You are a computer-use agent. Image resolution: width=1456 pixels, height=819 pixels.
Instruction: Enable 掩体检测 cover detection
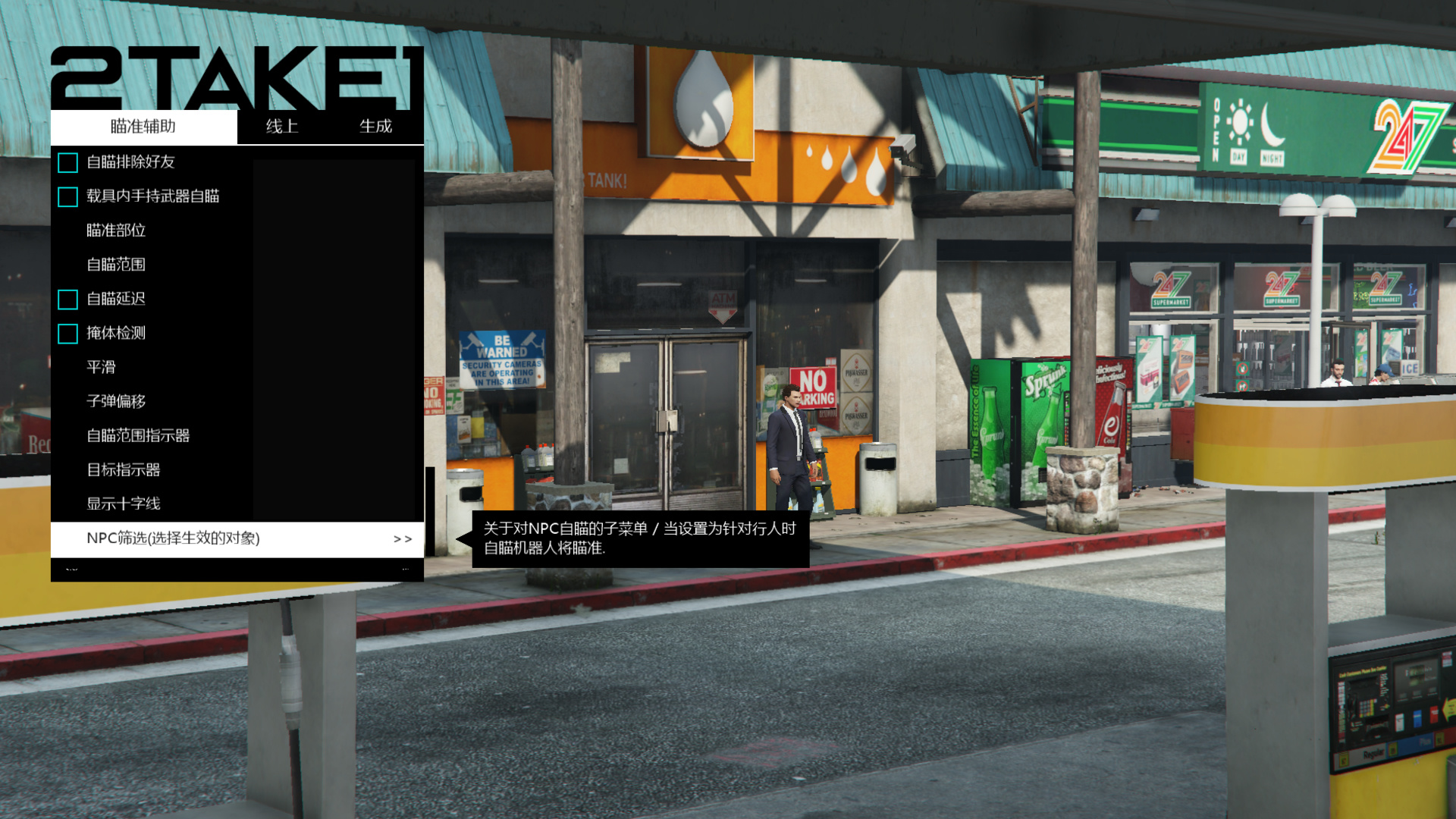tap(67, 333)
